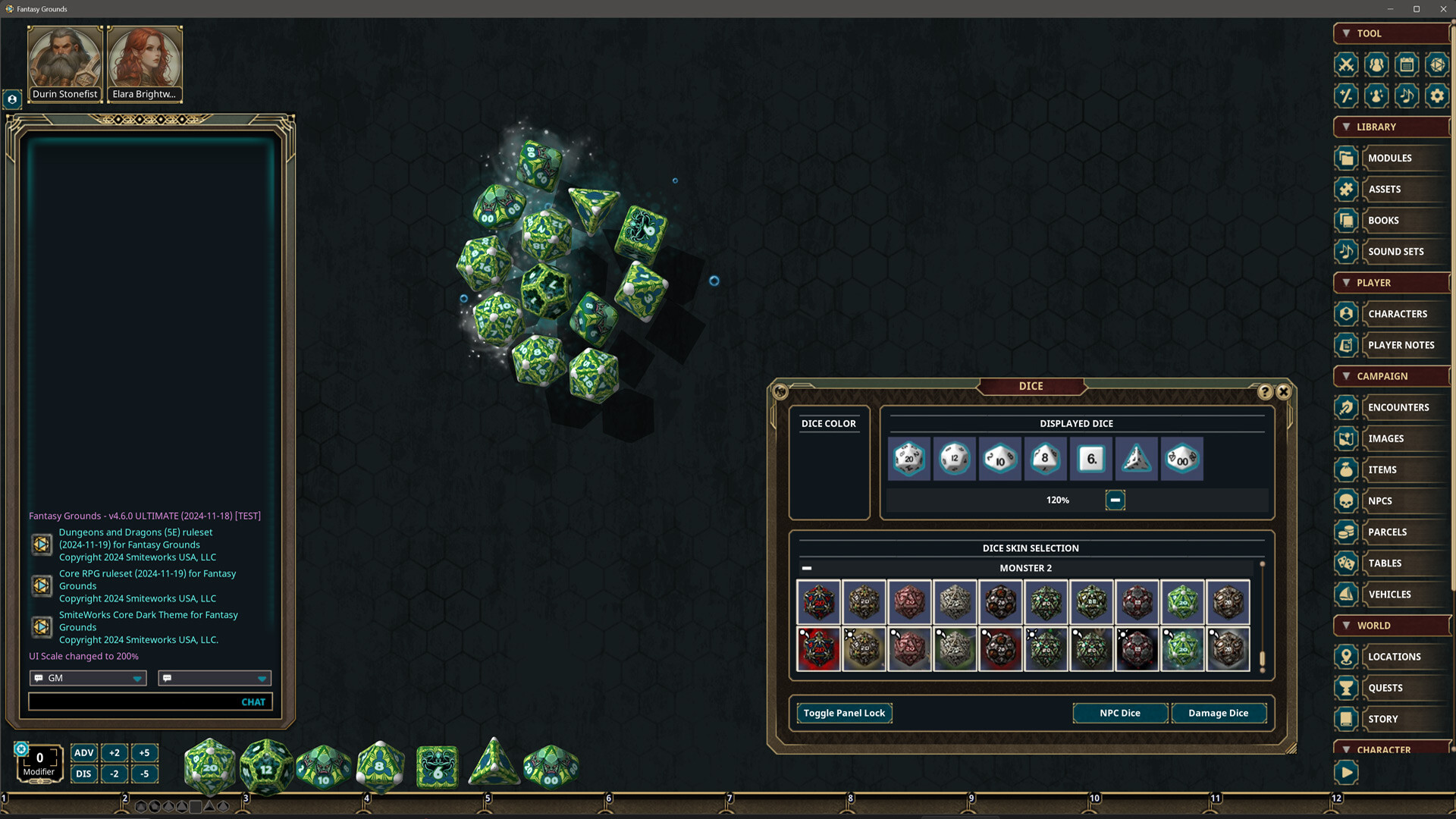Open the Effects tool with sparkling figure
1456x819 pixels.
[1376, 96]
